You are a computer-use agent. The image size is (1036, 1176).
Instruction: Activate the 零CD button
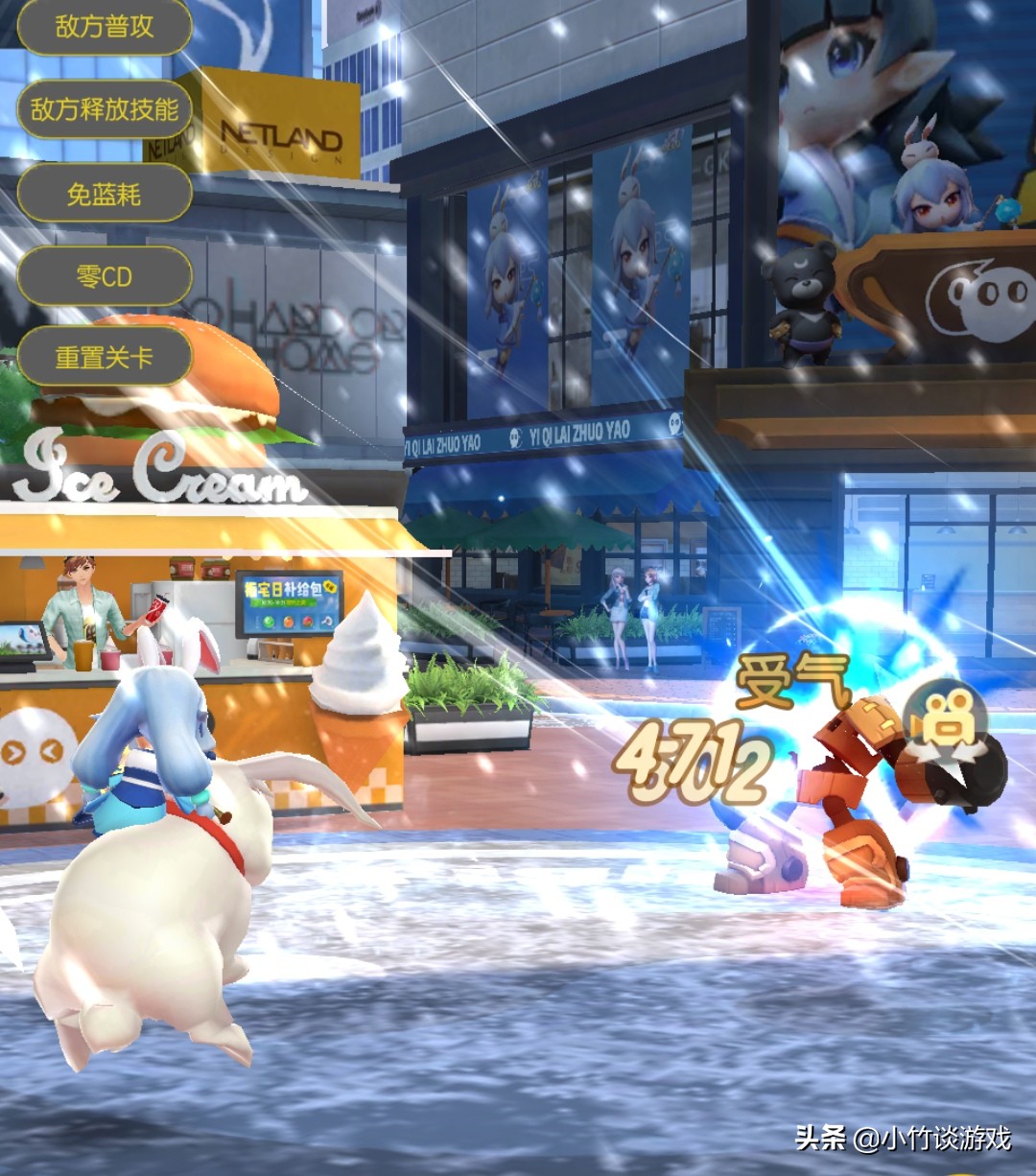[x=105, y=277]
